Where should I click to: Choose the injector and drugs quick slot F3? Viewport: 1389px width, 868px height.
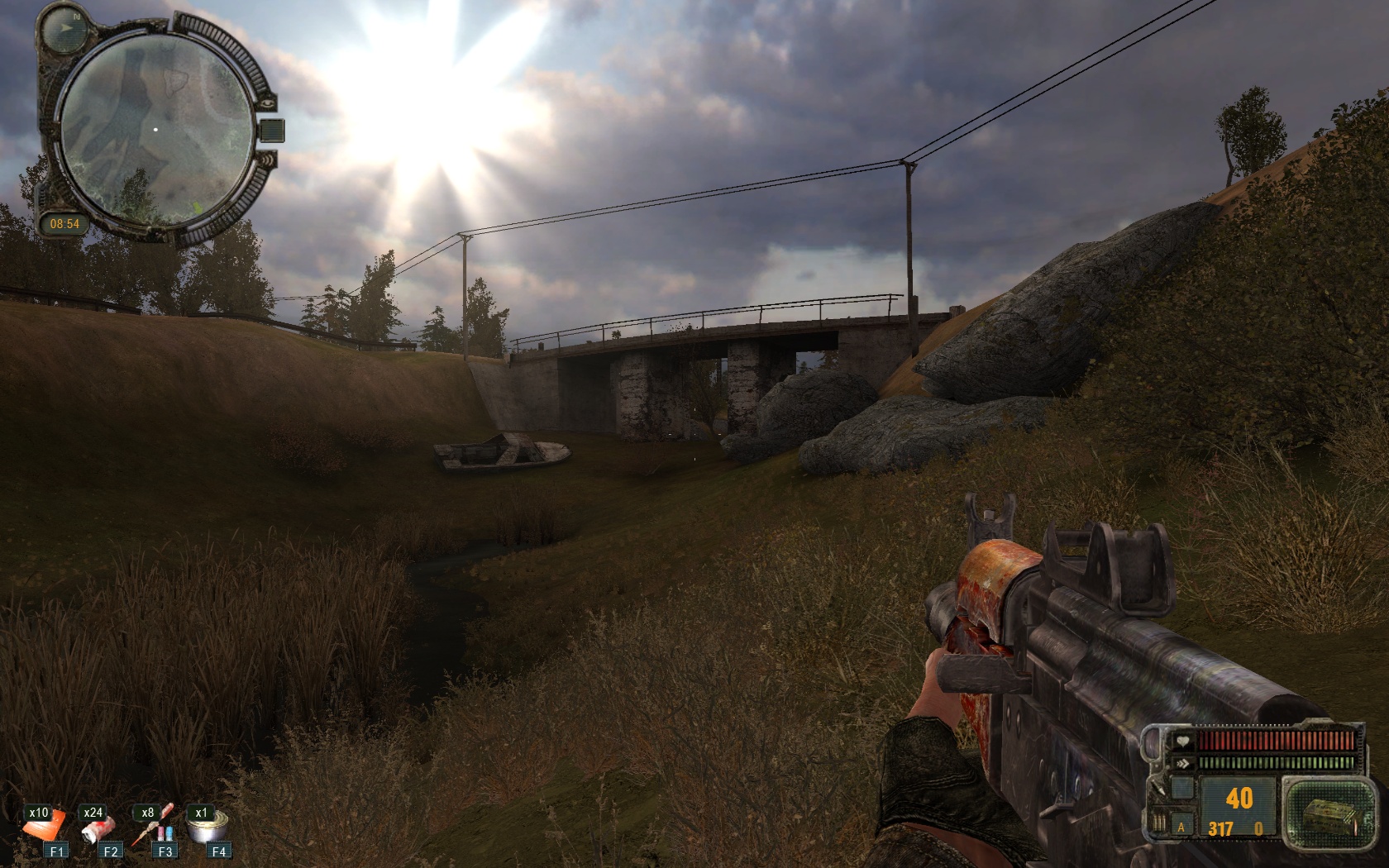point(152,826)
